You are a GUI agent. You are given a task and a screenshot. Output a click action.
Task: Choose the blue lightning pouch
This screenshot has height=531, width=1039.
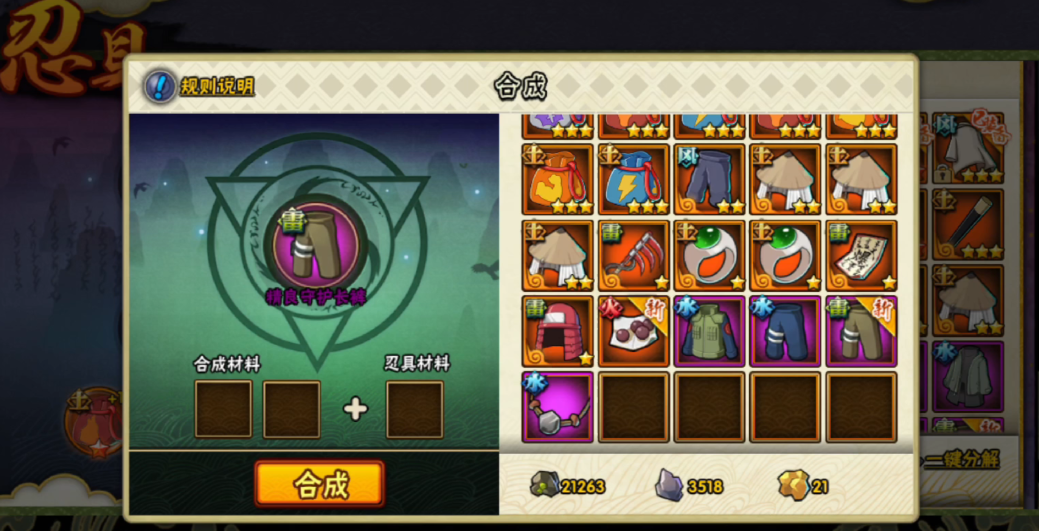[633, 179]
